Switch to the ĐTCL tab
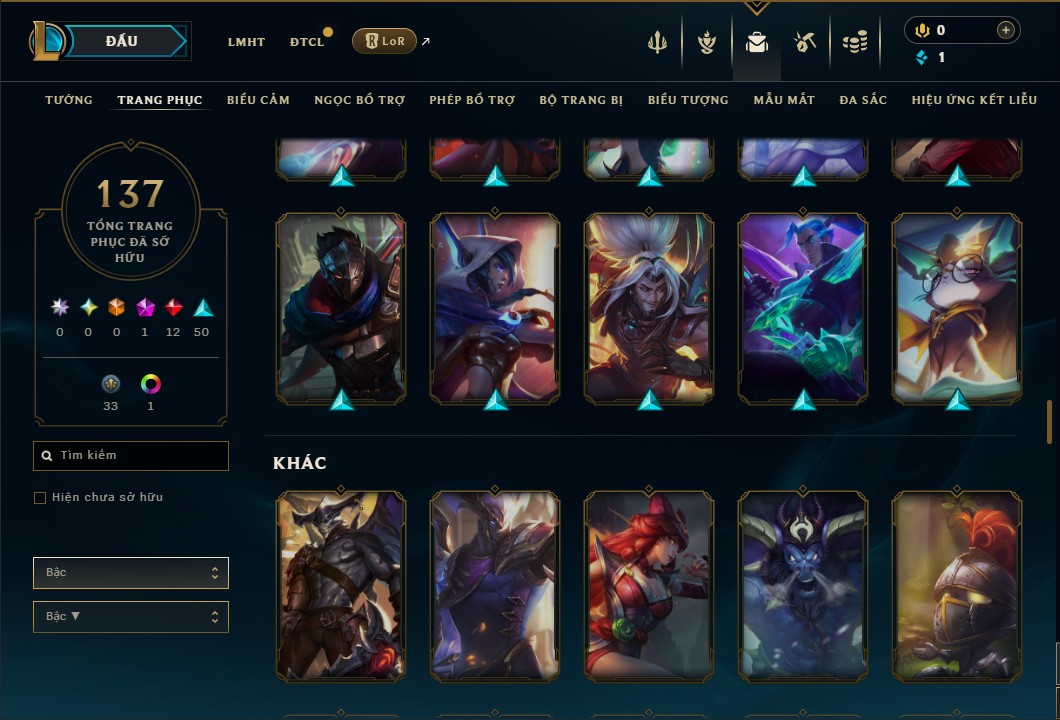 click(307, 42)
